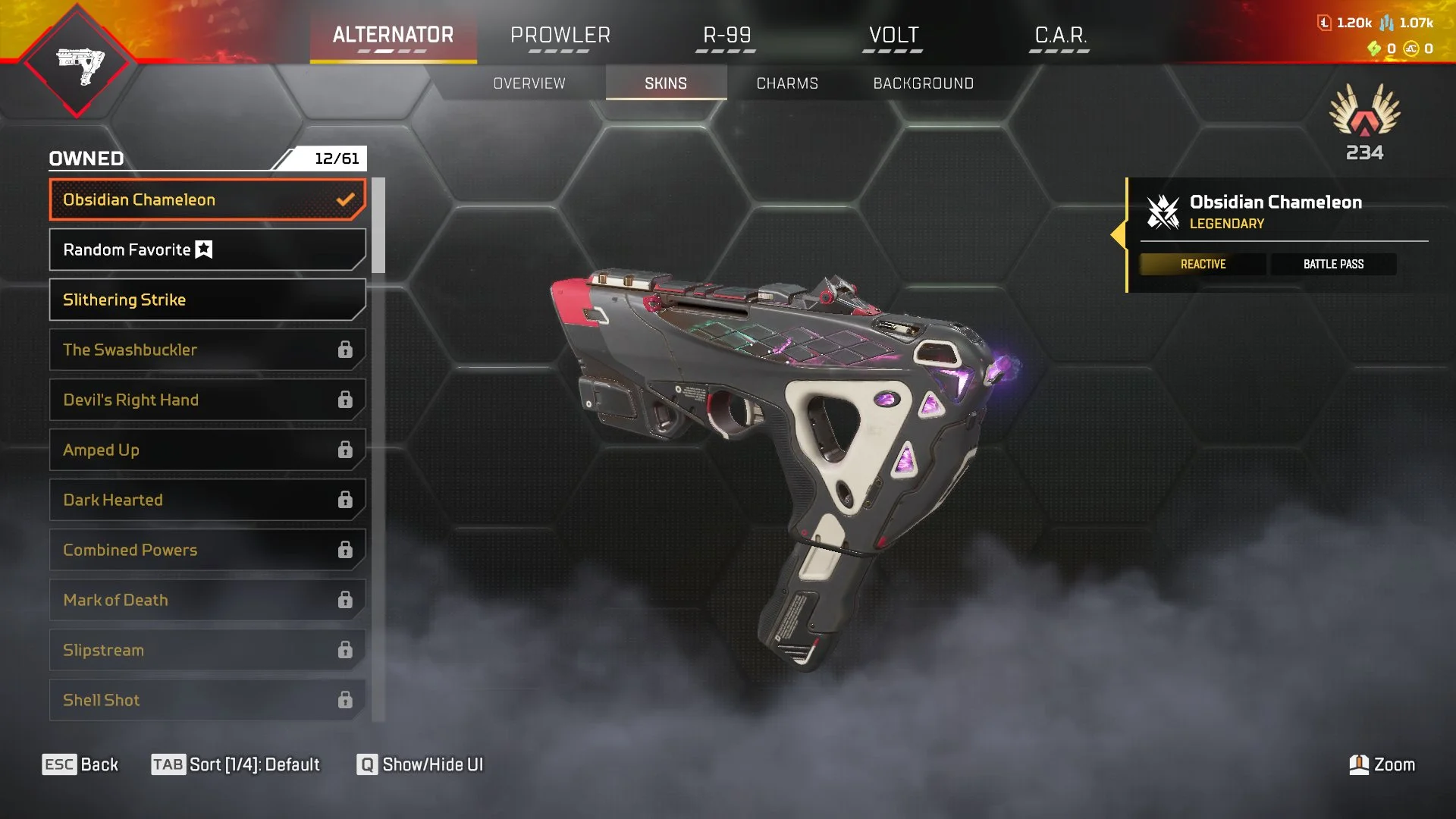Preview the Devil's Right Hand skin
This screenshot has height=819, width=1456.
click(x=207, y=400)
